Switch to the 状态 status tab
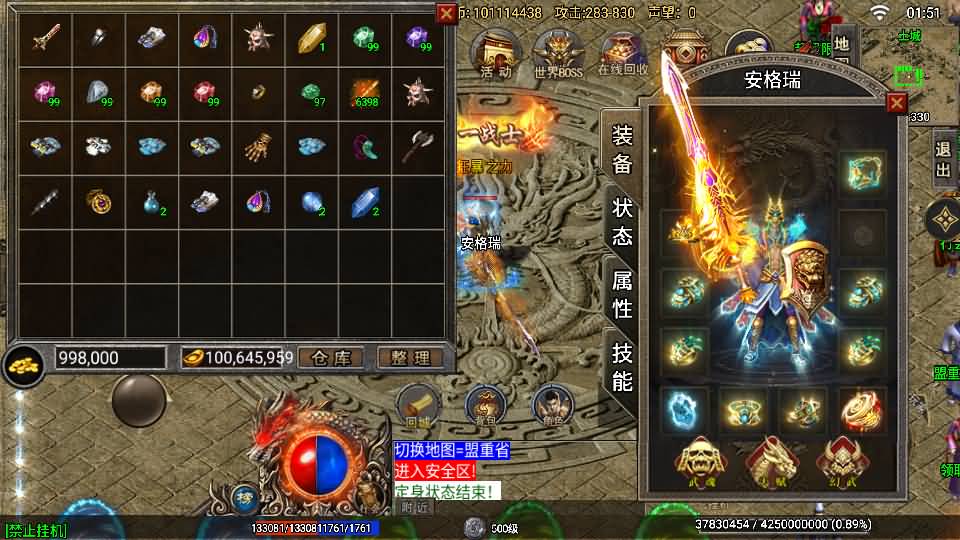The image size is (960, 540). pos(622,222)
